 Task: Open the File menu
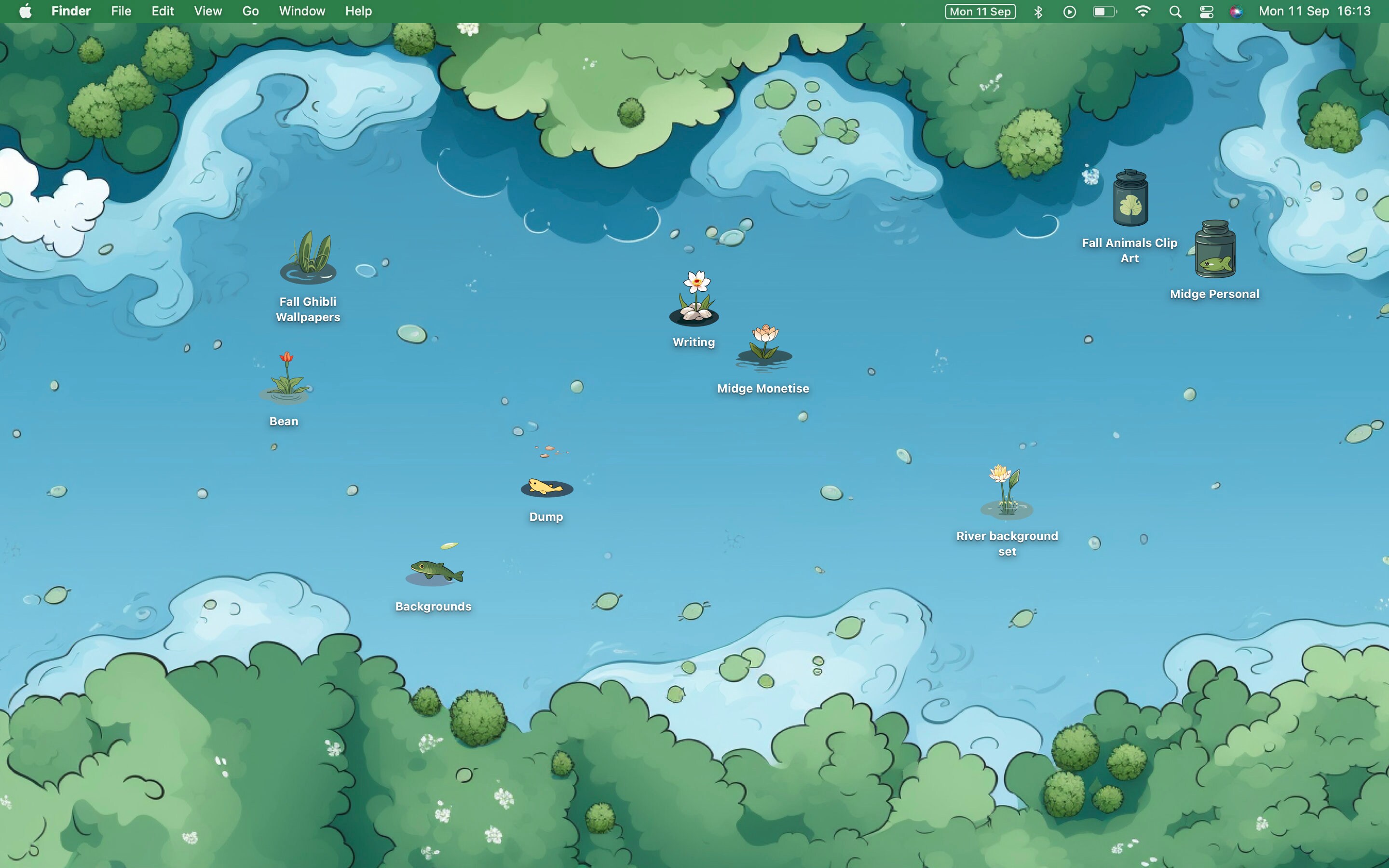click(121, 11)
